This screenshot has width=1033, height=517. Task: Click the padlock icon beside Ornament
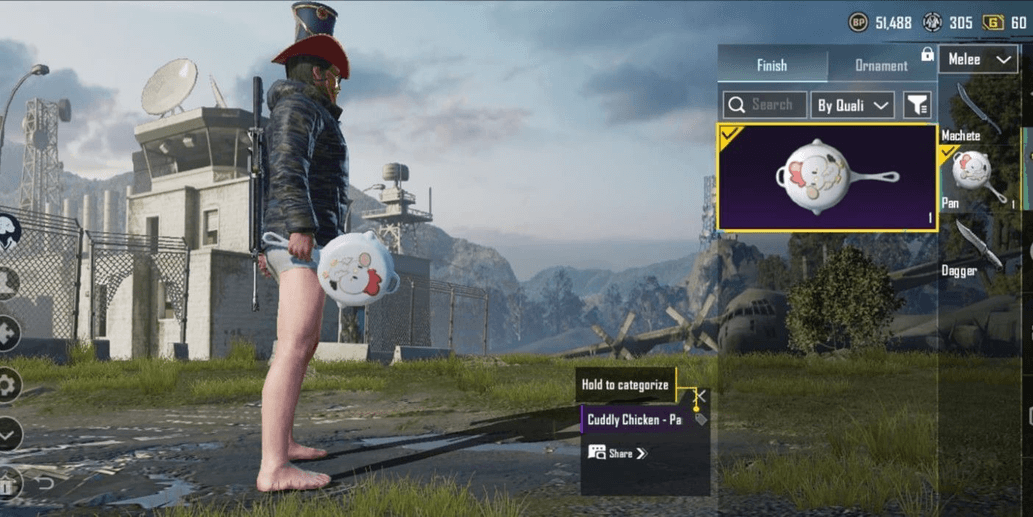point(927,55)
